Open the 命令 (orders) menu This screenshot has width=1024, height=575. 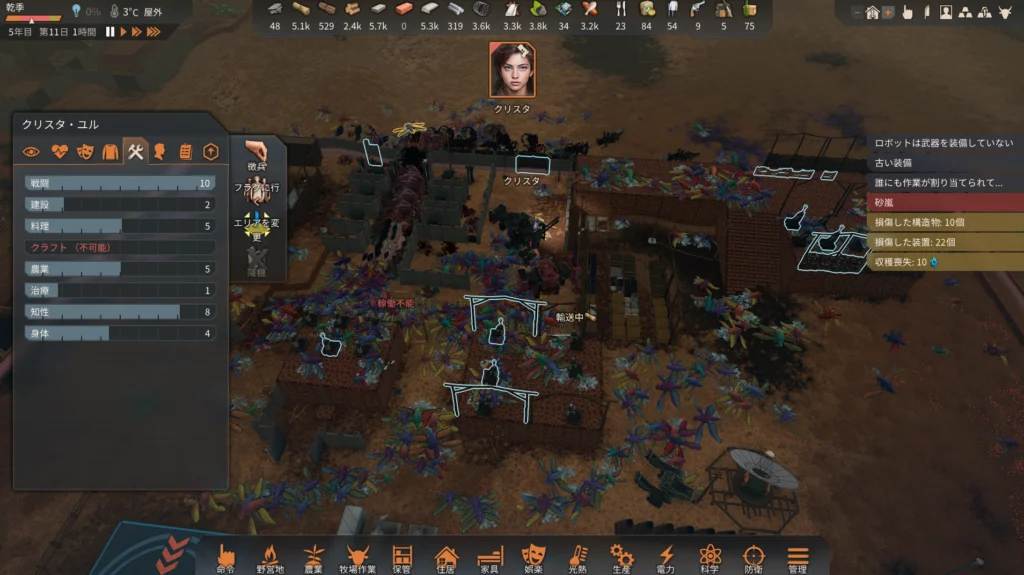(226, 558)
